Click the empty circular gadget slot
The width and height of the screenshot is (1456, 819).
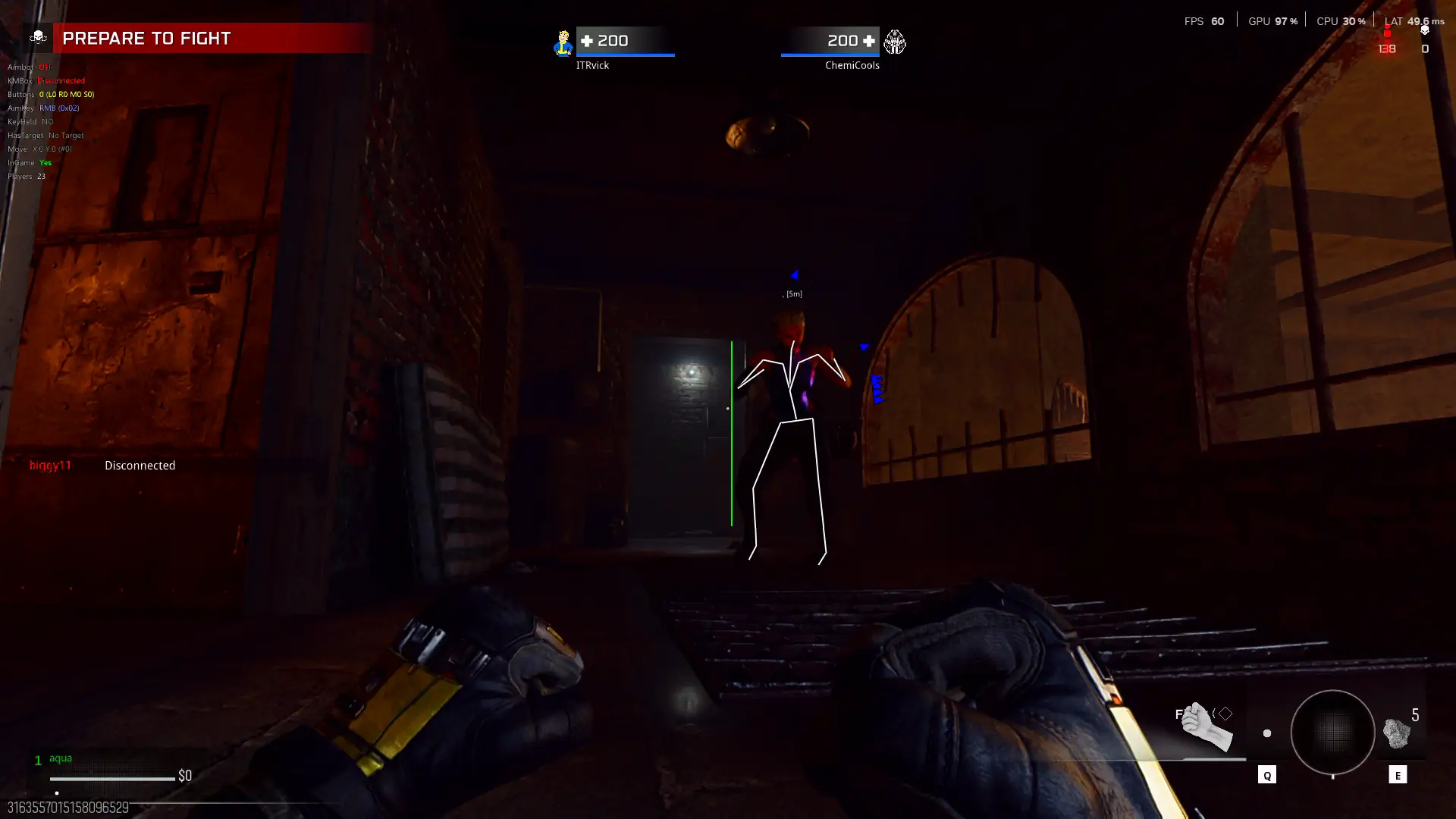click(x=1332, y=733)
